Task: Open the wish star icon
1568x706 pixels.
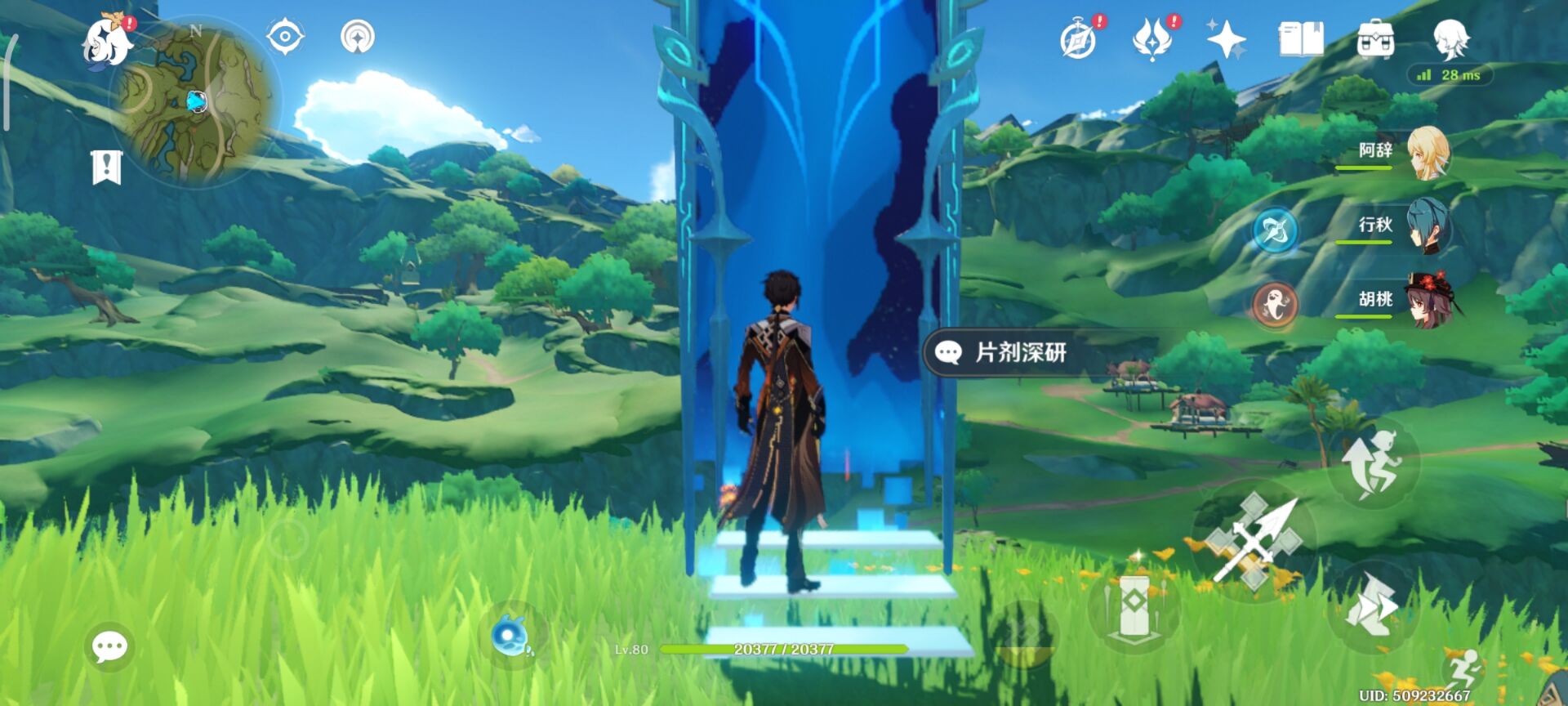Action: (x=1226, y=39)
